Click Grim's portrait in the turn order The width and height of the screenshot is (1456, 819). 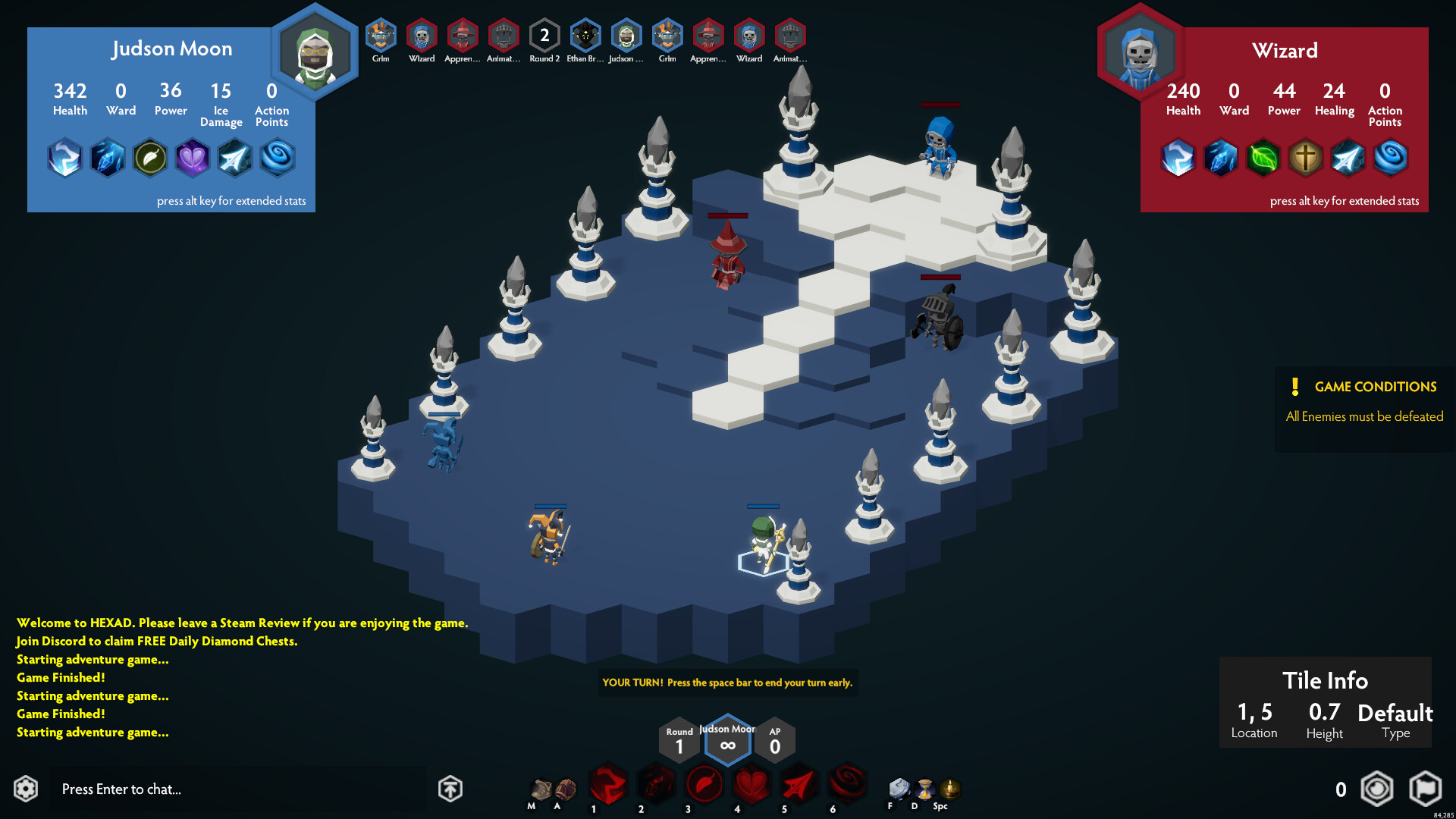click(x=381, y=36)
